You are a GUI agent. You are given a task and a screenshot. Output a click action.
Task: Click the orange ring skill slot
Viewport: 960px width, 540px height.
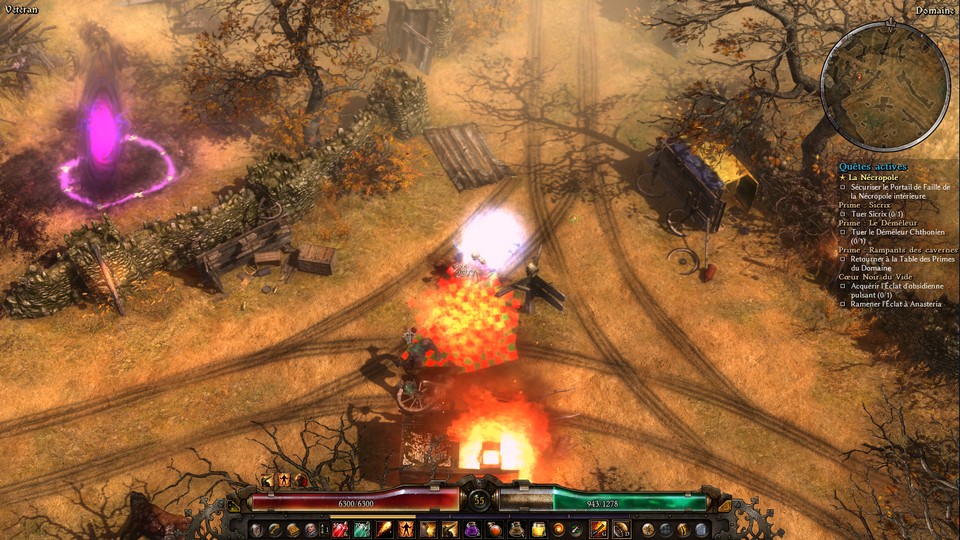(559, 529)
